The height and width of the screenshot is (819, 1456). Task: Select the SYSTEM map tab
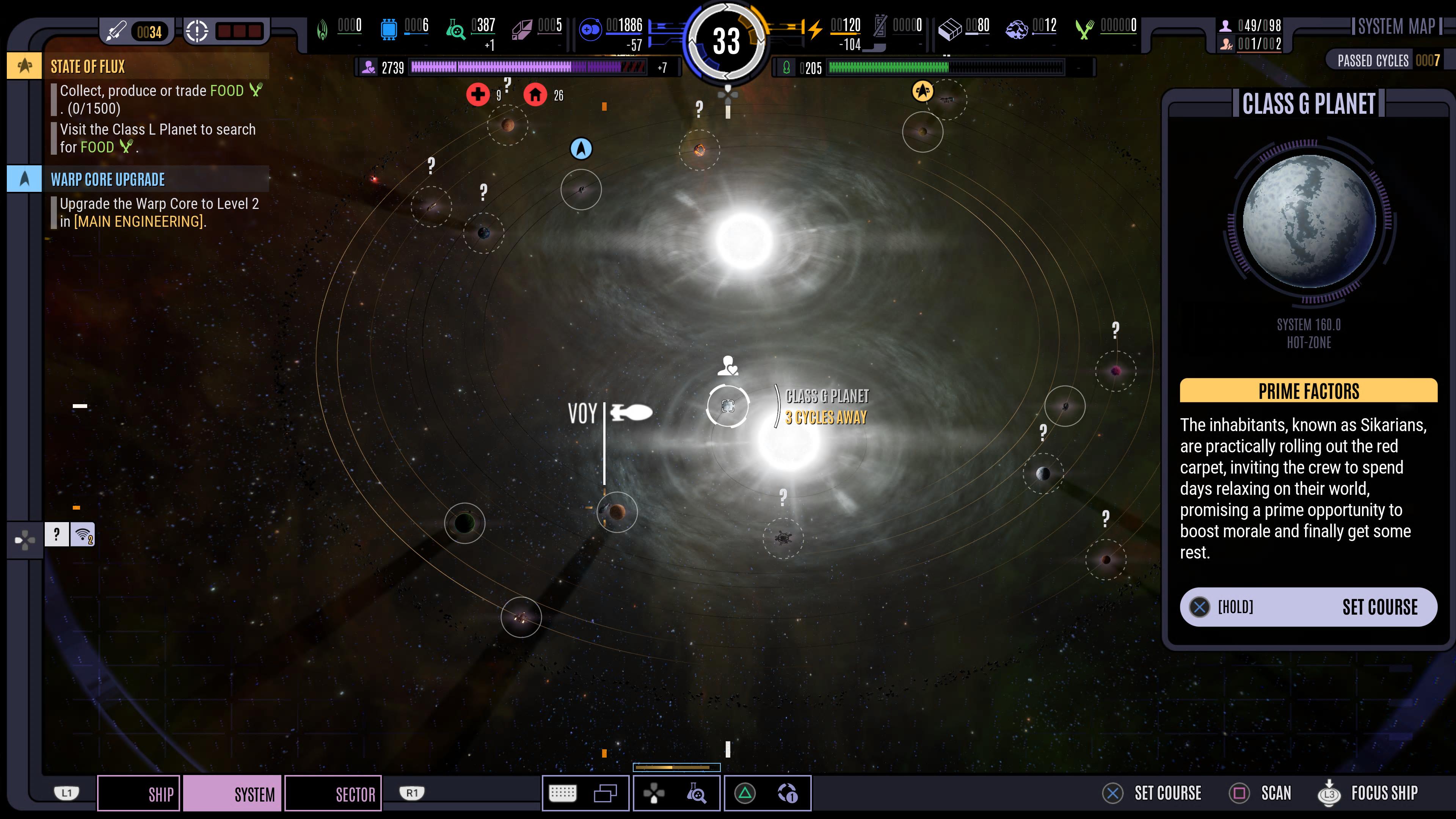[232, 794]
